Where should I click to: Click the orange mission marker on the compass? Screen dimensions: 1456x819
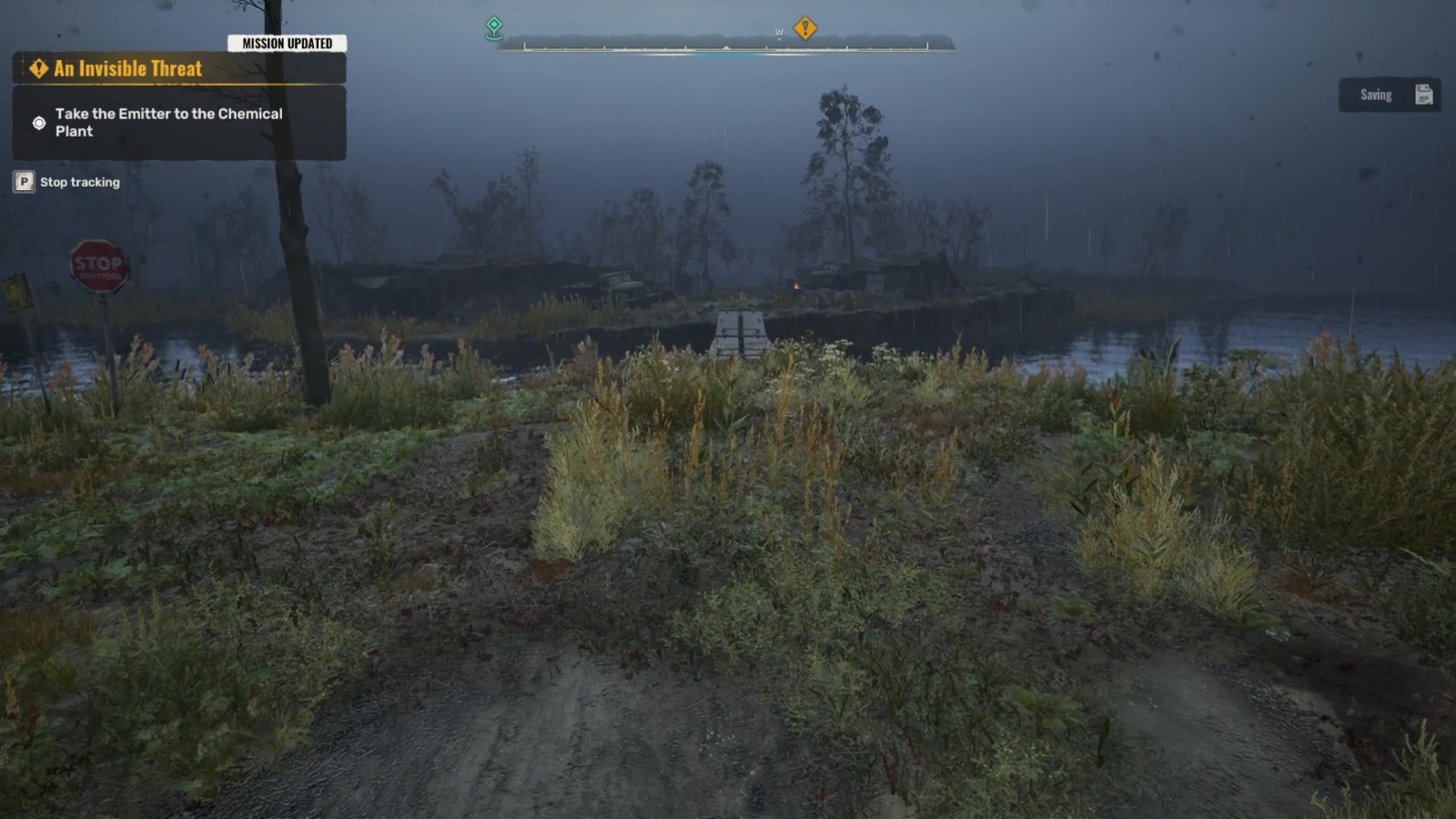[x=806, y=28]
